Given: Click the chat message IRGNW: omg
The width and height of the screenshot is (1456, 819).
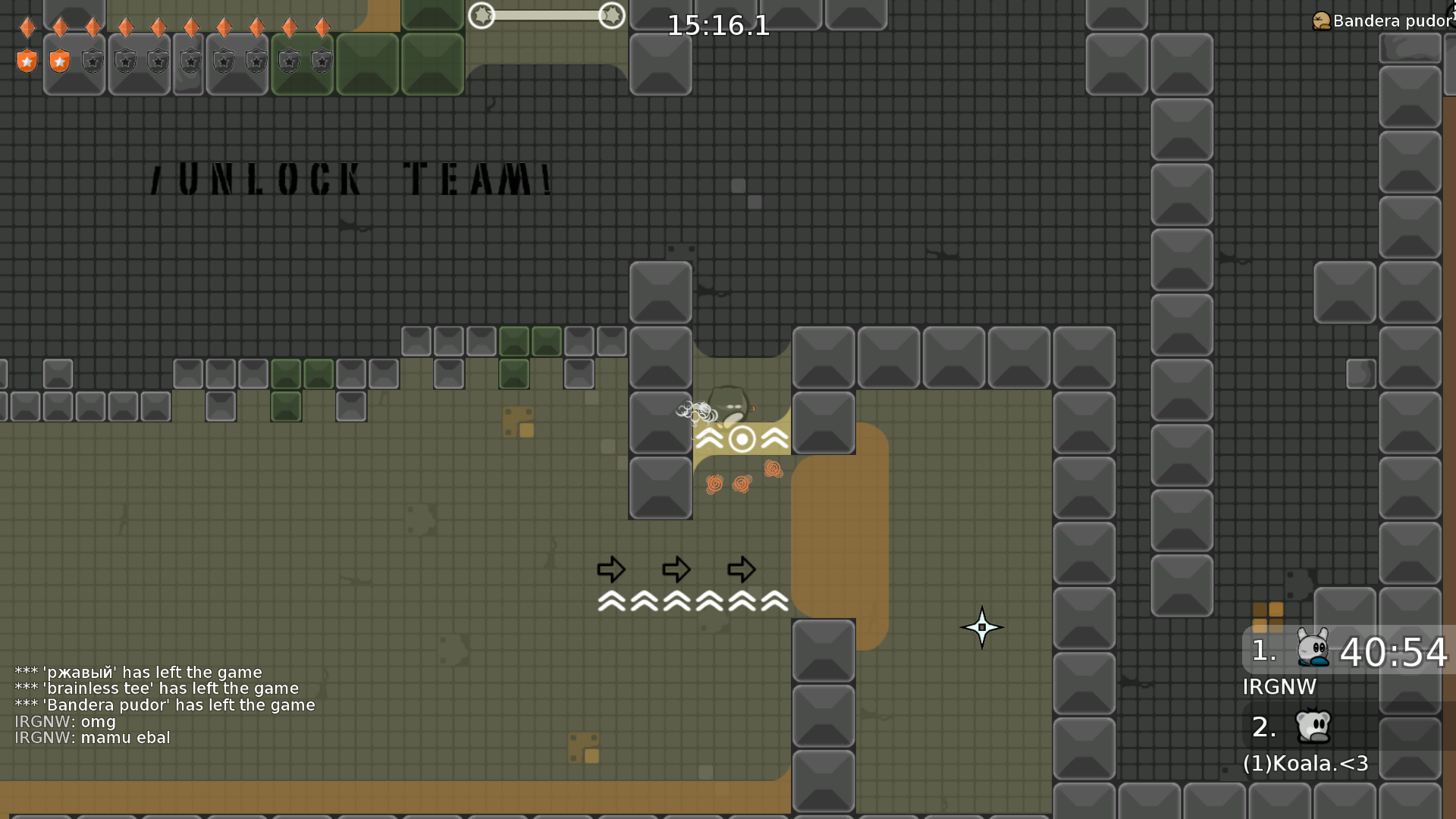Looking at the screenshot, I should tap(64, 722).
